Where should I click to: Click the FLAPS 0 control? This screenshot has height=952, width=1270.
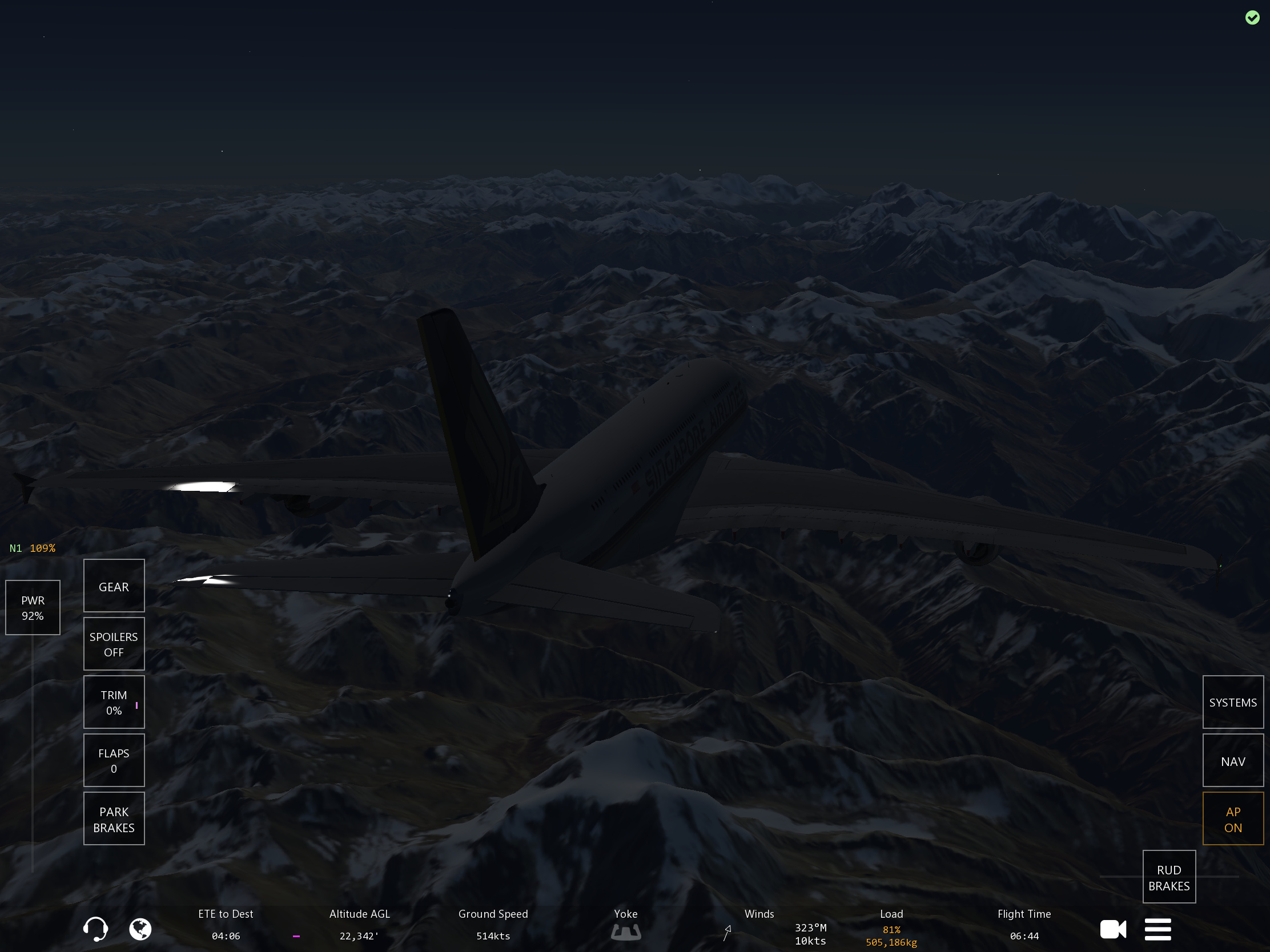[114, 760]
